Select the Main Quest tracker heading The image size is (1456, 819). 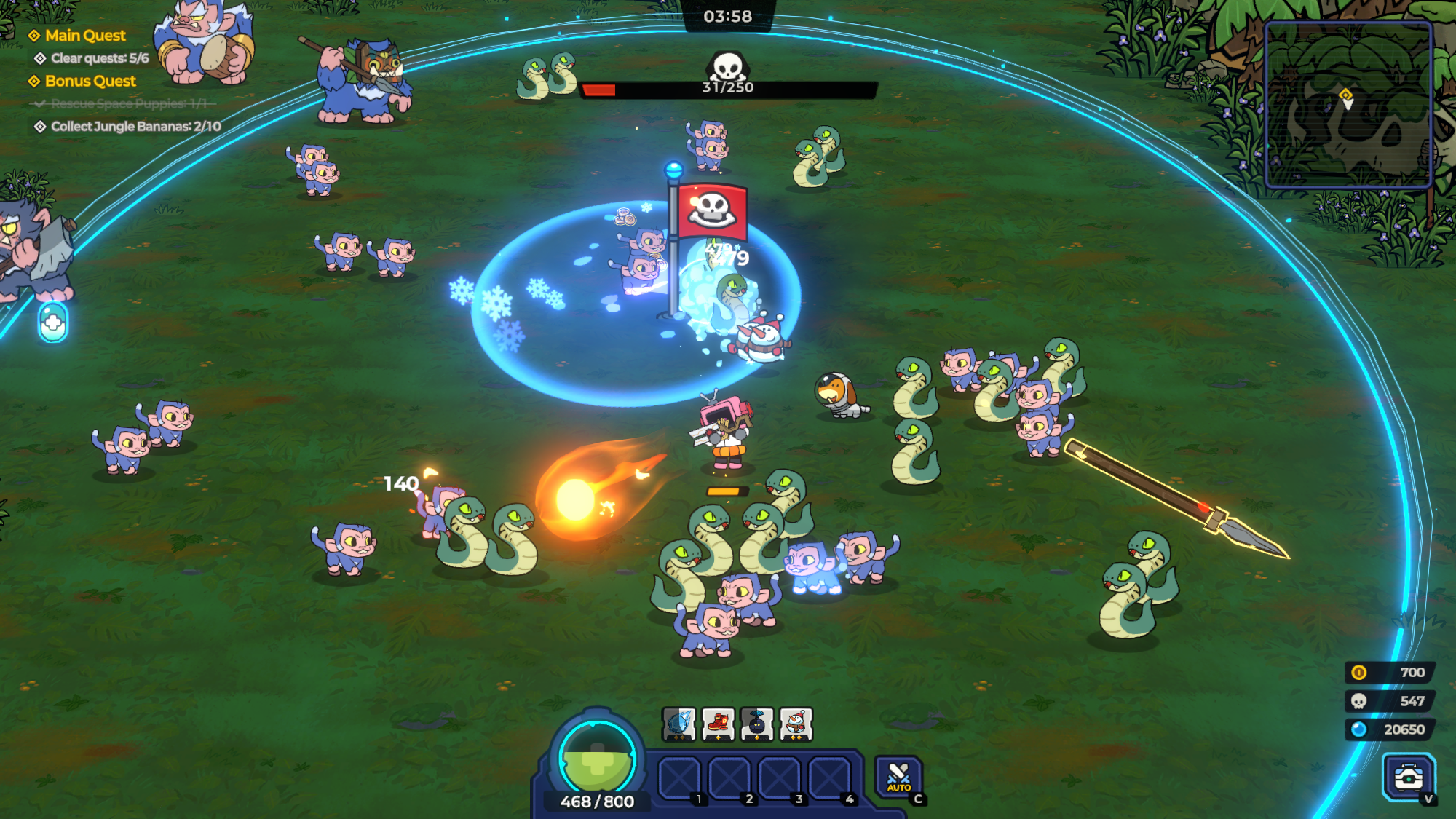click(84, 36)
